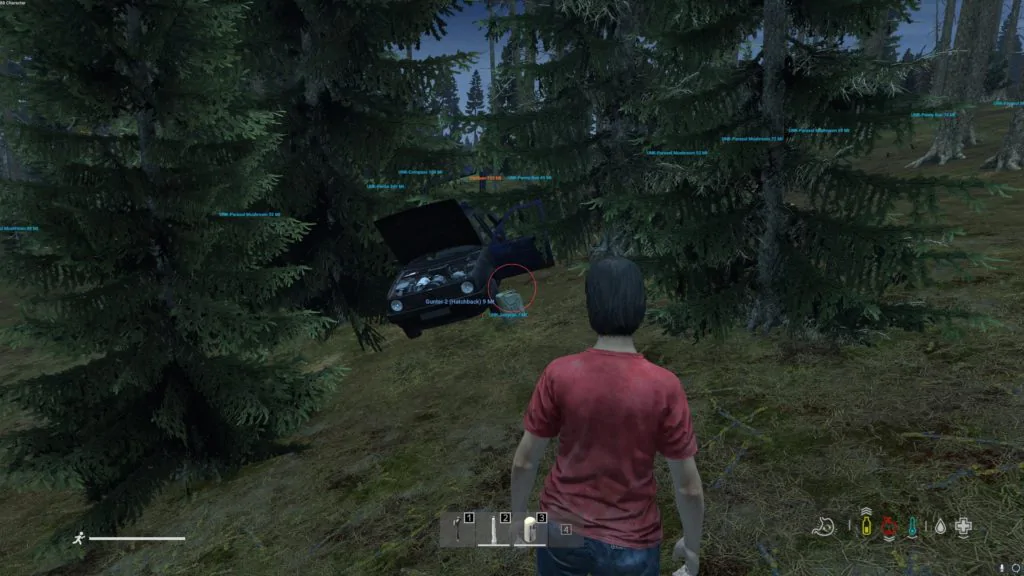Select the white cylinder item in slot 3
This screenshot has width=1024, height=576.
point(530,529)
